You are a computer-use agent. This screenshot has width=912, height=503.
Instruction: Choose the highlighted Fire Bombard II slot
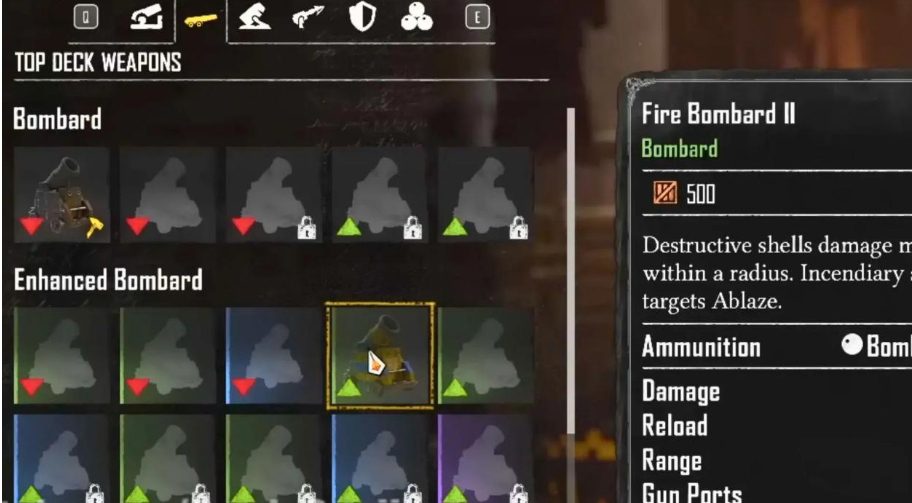click(x=380, y=356)
